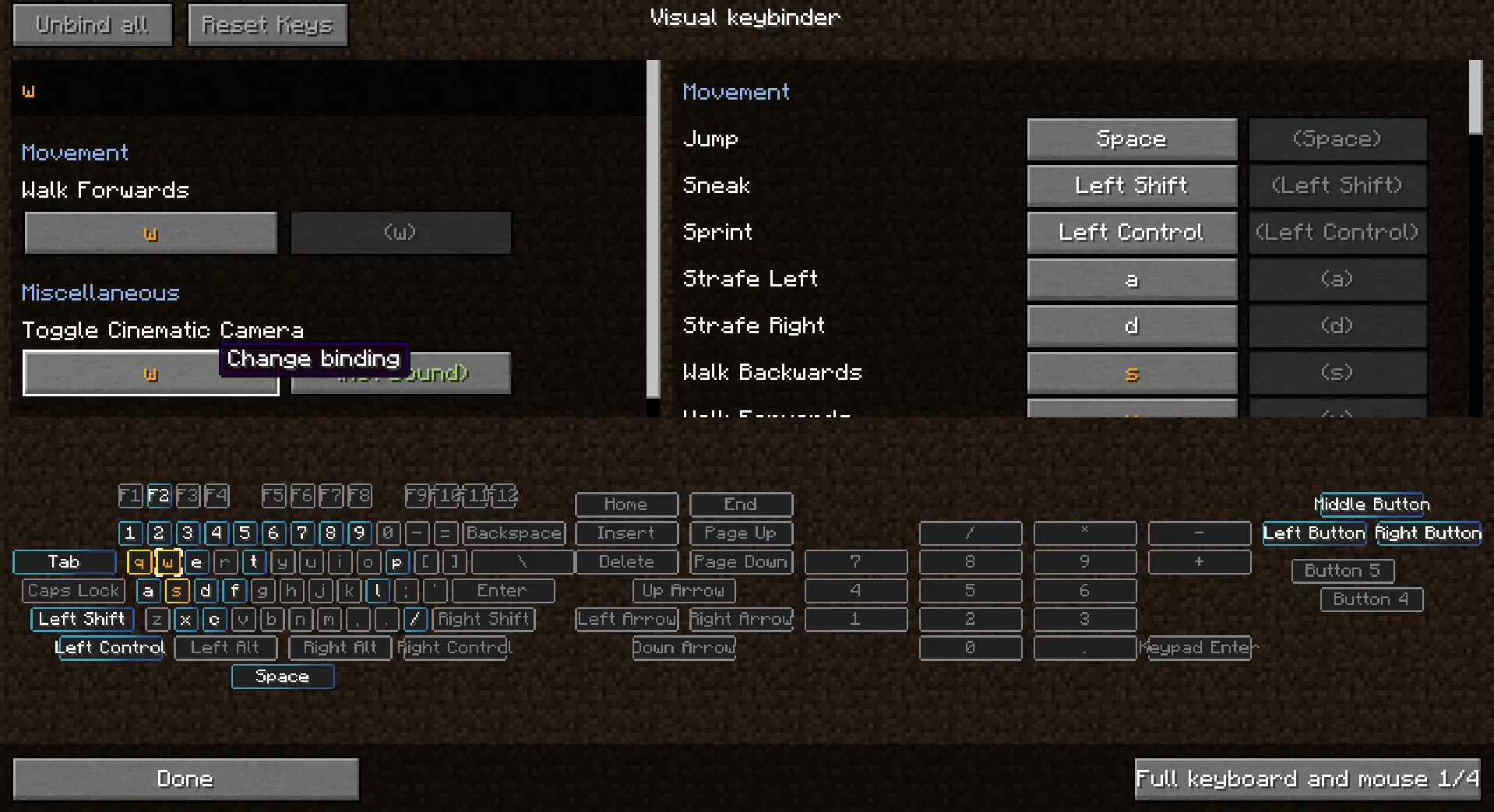This screenshot has height=812, width=1494.
Task: Select the Tab key on the keyboard layout
Action: (x=64, y=562)
